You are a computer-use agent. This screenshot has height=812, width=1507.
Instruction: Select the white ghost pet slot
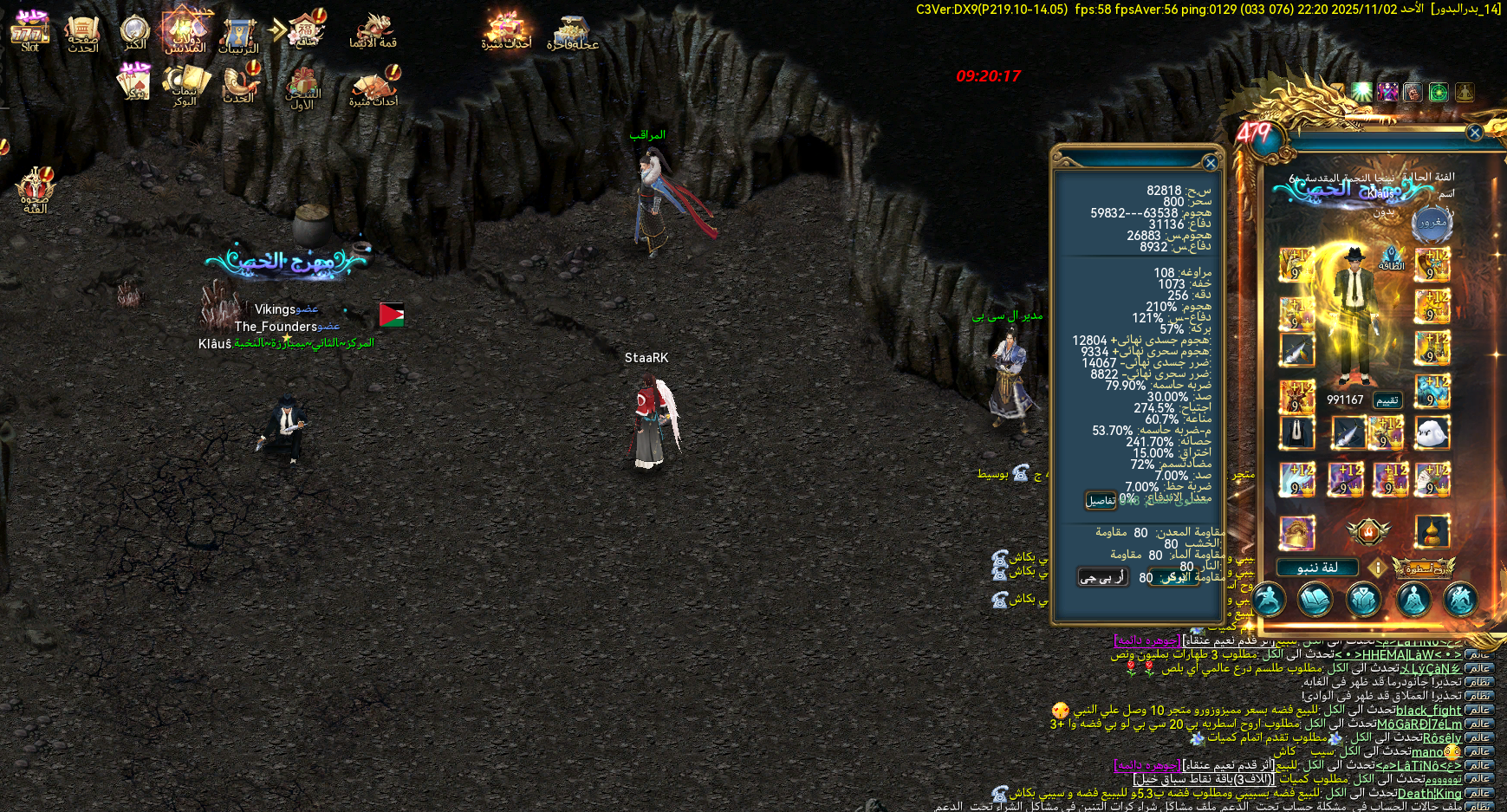(1432, 432)
